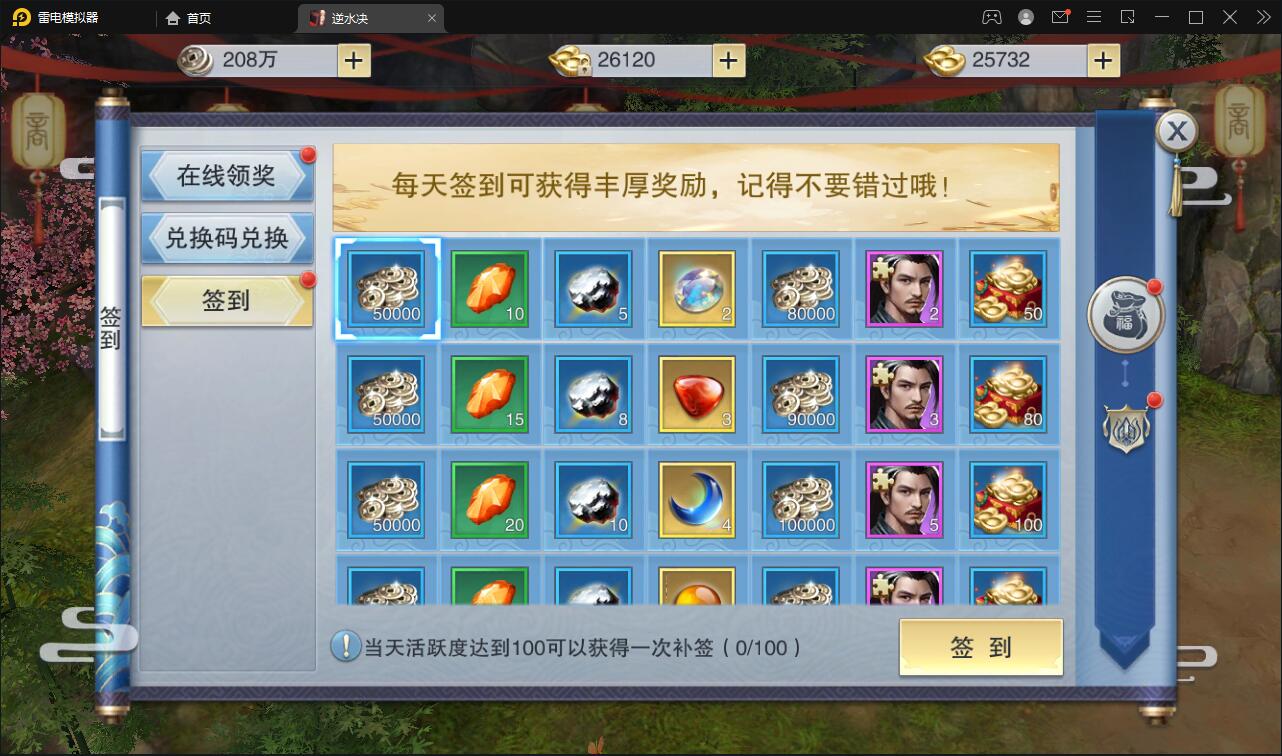This screenshot has width=1282, height=756.
Task: Select the 签到 tab in left sidebar
Action: [227, 300]
